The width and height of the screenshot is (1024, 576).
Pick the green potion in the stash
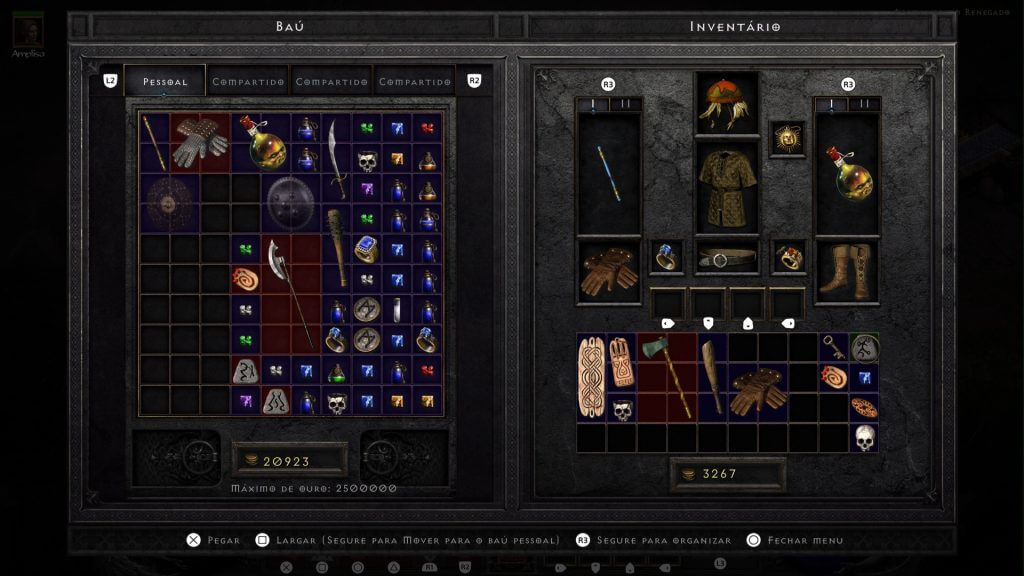(x=337, y=372)
